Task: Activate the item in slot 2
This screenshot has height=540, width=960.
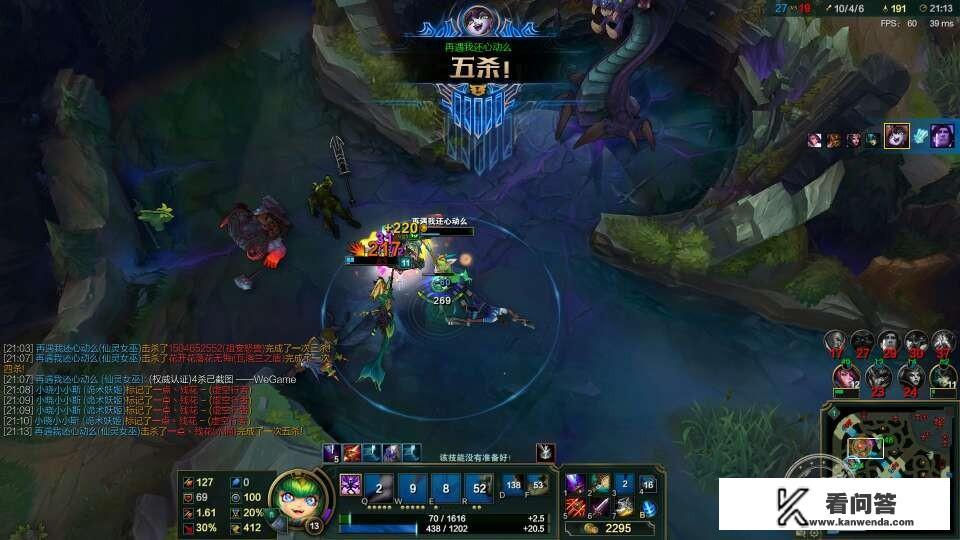Action: (x=600, y=484)
